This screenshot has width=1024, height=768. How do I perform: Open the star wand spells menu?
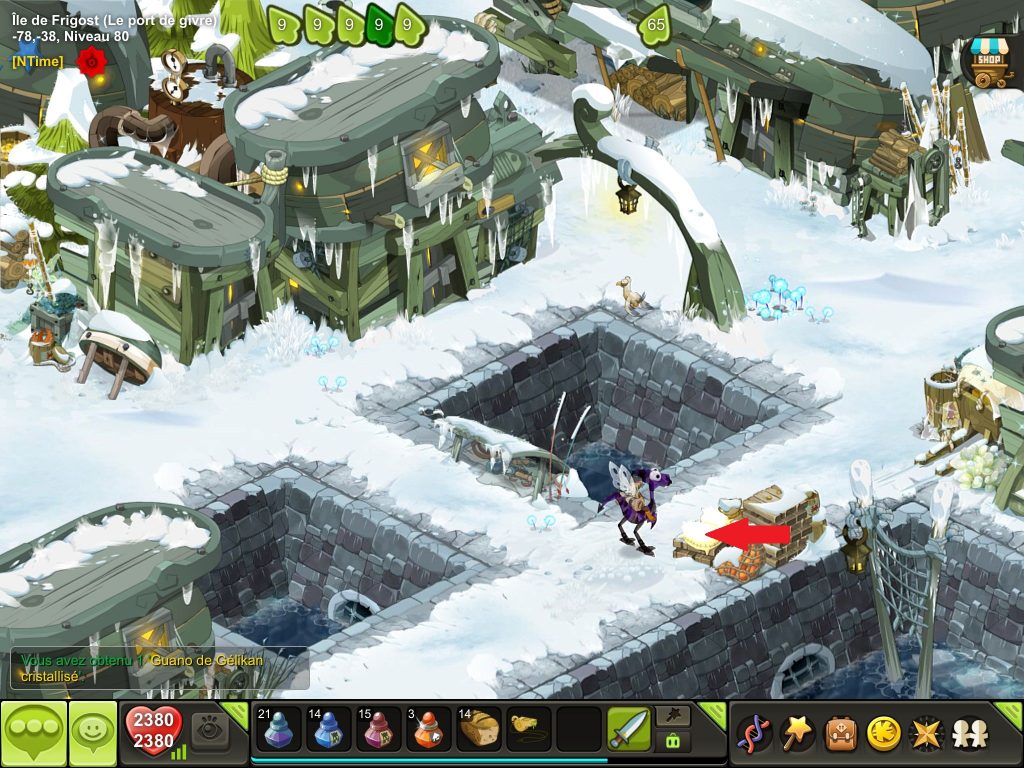pos(797,734)
